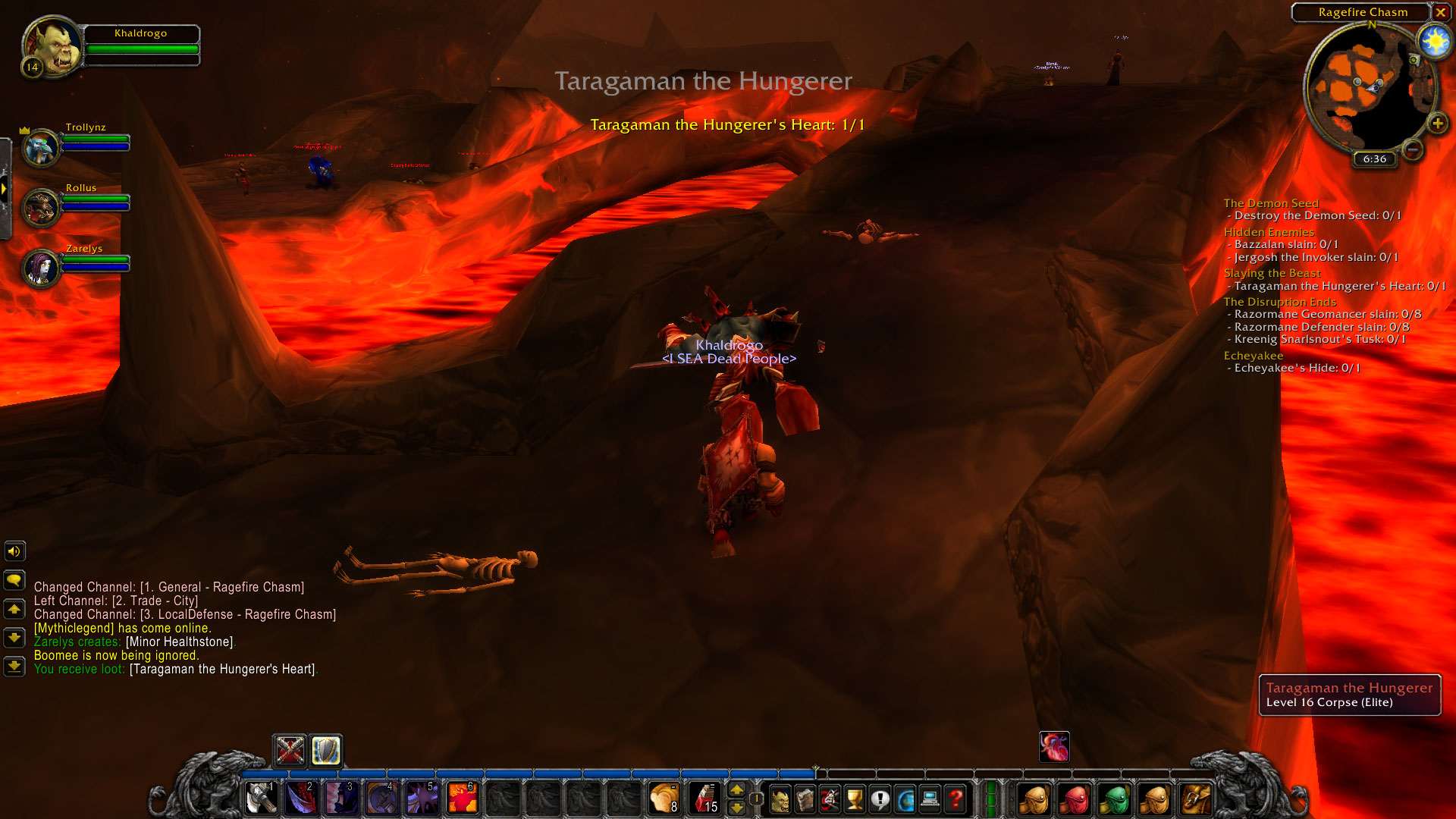The image size is (1456, 819).
Task: Zoom the minimap in with plus control
Action: [1437, 122]
